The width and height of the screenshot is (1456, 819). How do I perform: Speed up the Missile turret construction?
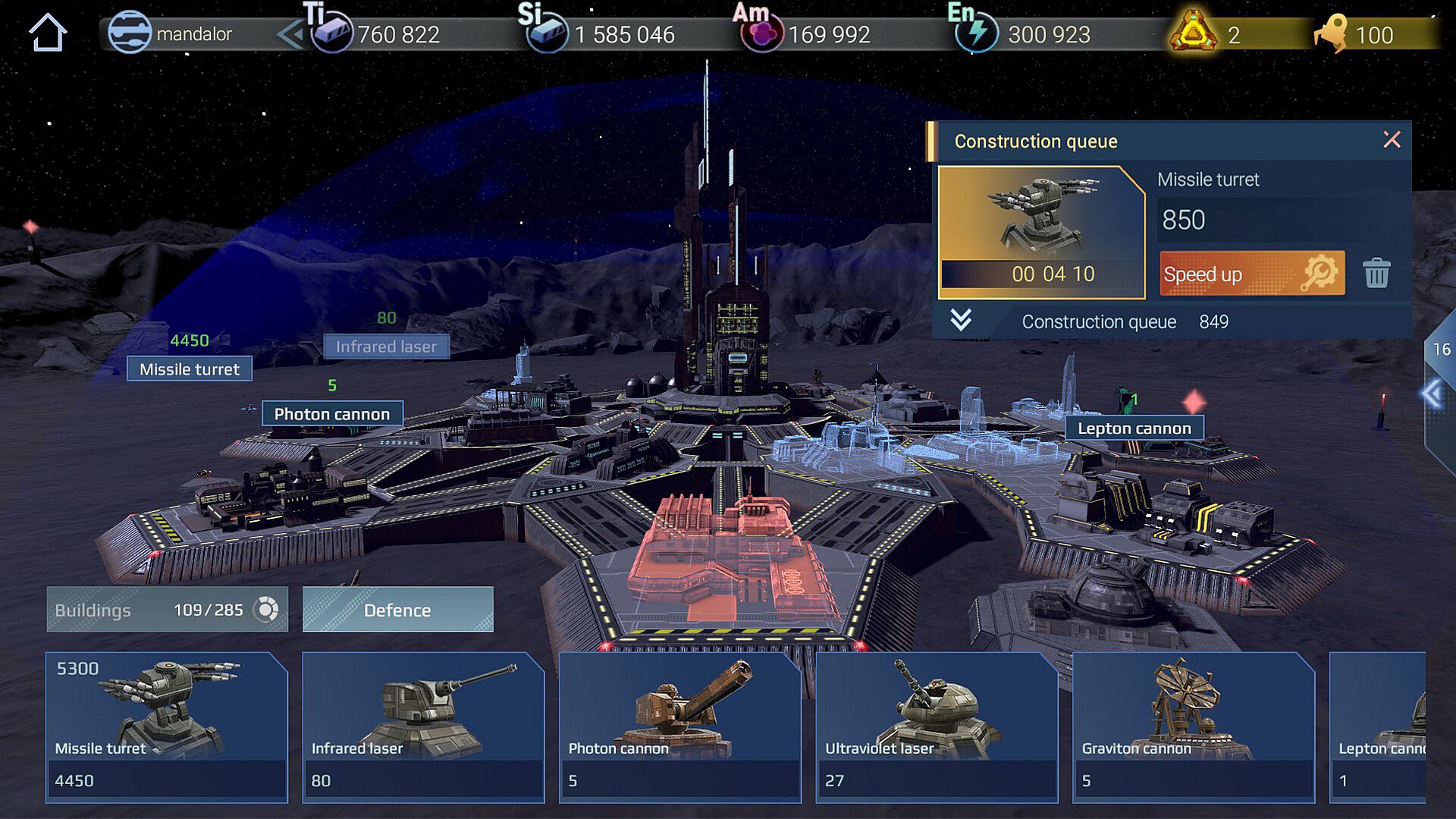click(1251, 274)
